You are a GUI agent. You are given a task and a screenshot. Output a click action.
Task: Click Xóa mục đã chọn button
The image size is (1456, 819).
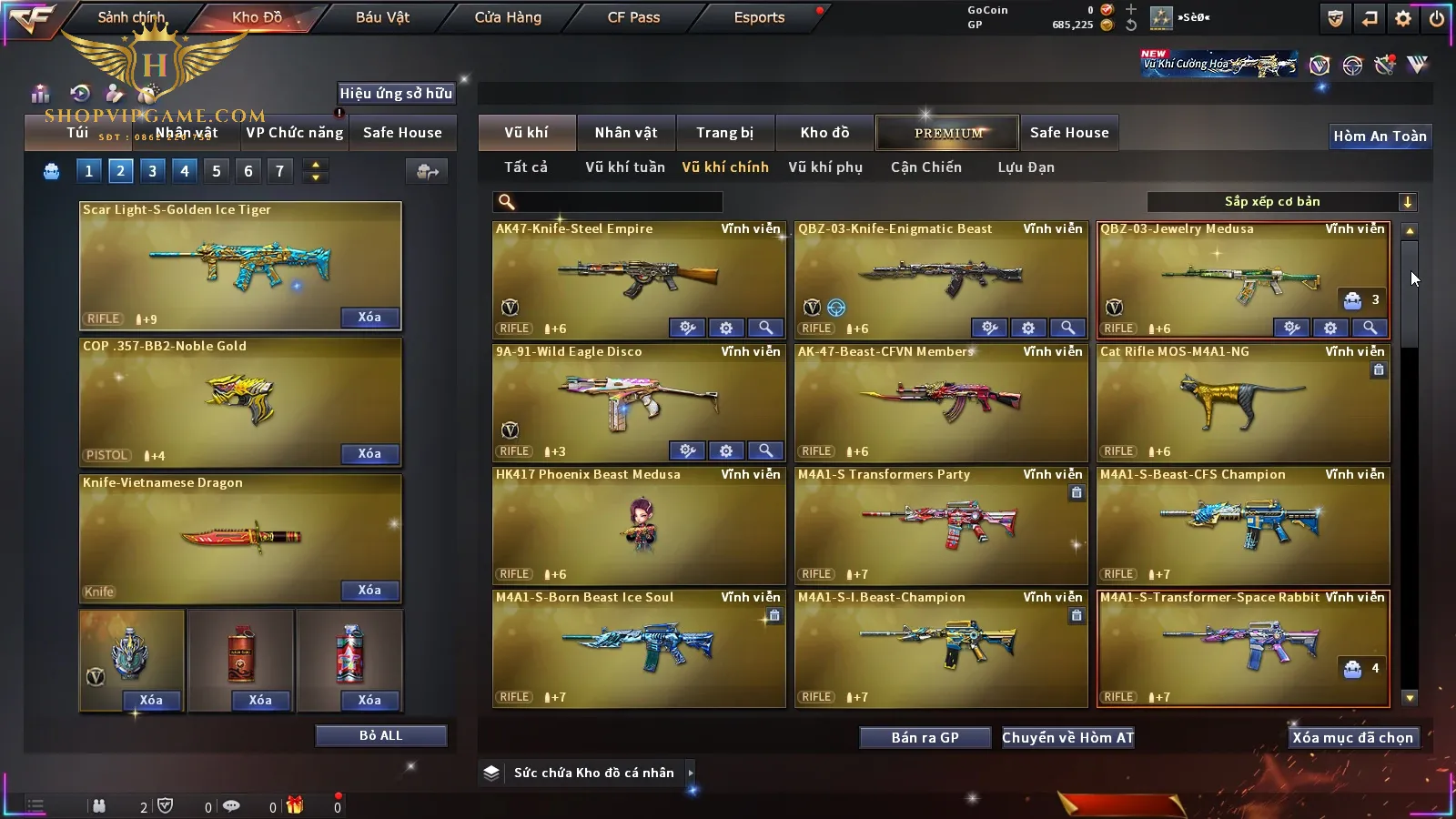point(1352,738)
